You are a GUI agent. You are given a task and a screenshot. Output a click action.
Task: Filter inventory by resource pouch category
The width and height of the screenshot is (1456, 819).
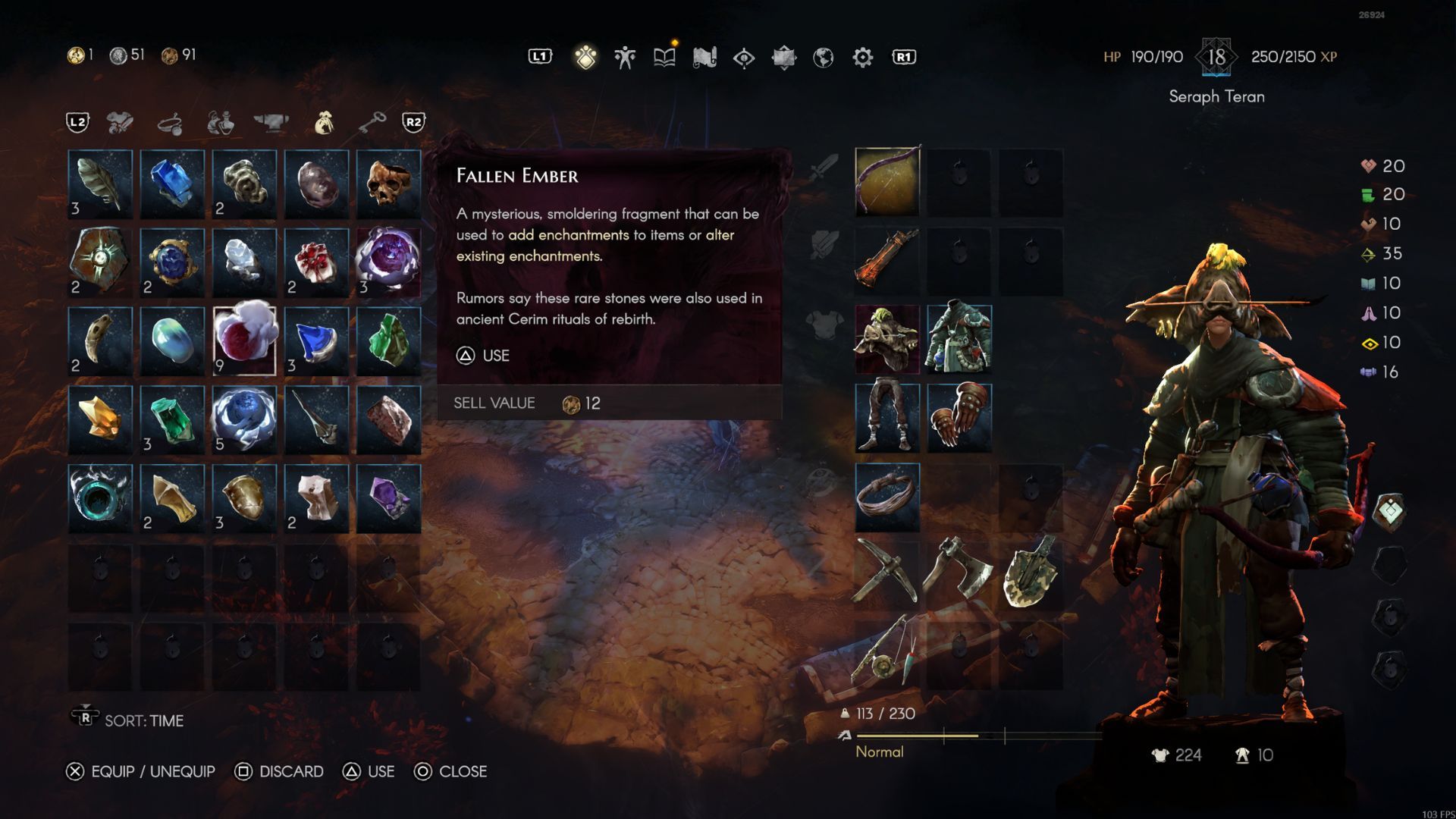coord(324,122)
